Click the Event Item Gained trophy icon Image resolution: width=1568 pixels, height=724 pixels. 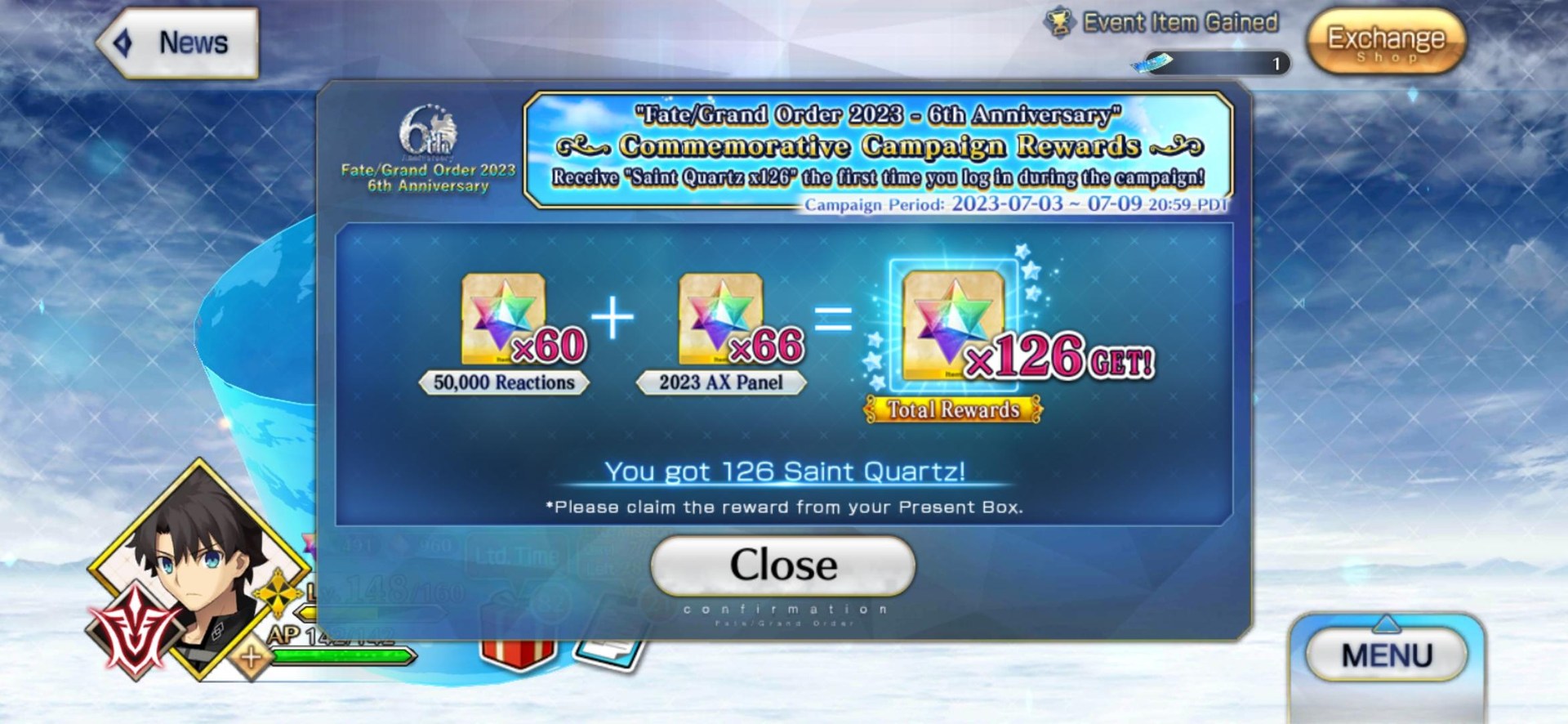1058,22
